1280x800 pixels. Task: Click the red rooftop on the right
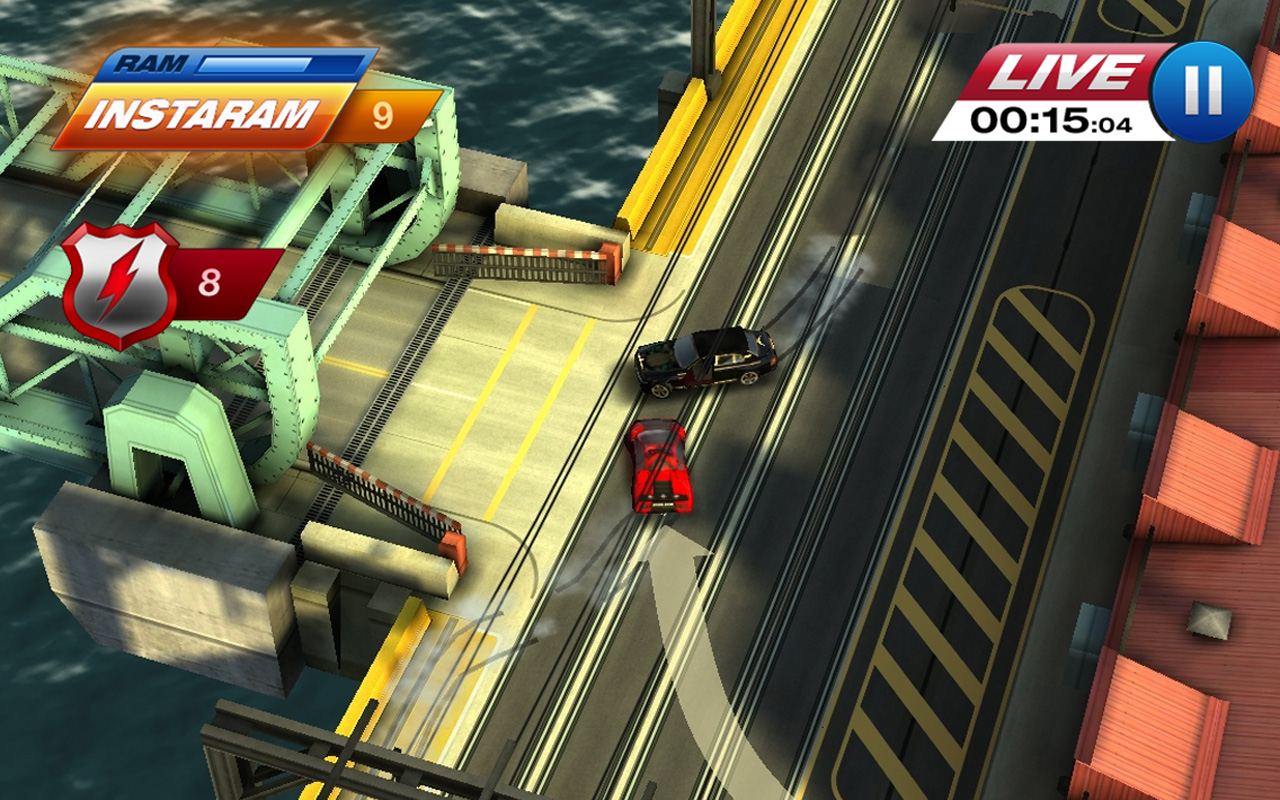pyautogui.click(x=1210, y=470)
